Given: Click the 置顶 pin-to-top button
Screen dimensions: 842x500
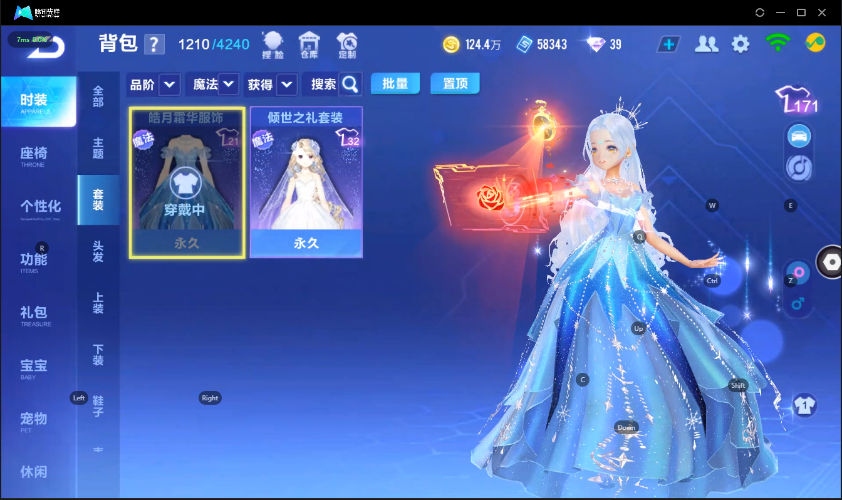Looking at the screenshot, I should tap(455, 84).
